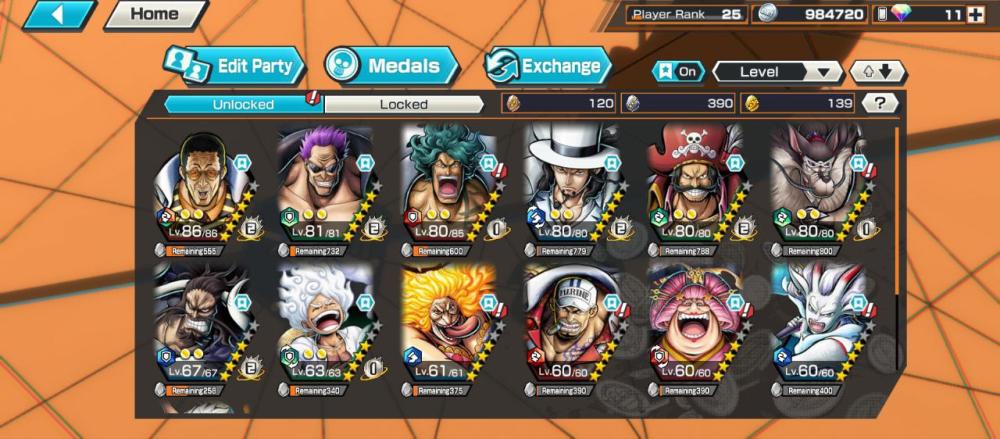Reverse sort order with arrows button
Viewport: 1000px width, 439px height.
point(877,72)
